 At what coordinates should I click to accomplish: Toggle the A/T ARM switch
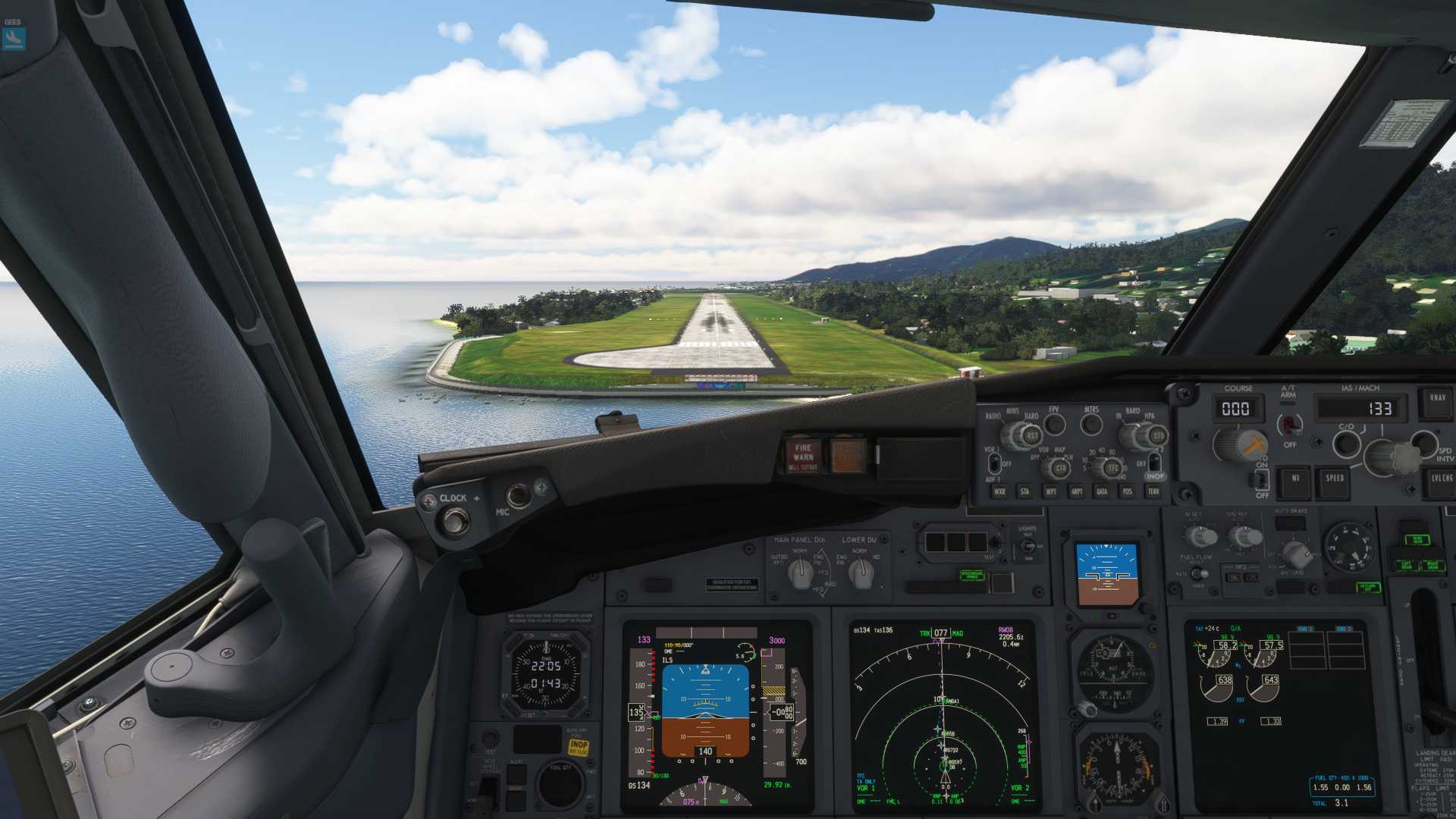(1288, 423)
